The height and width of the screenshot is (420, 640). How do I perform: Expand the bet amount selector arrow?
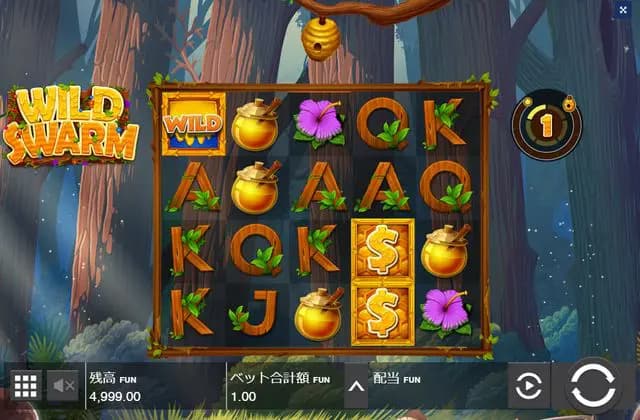[354, 385]
